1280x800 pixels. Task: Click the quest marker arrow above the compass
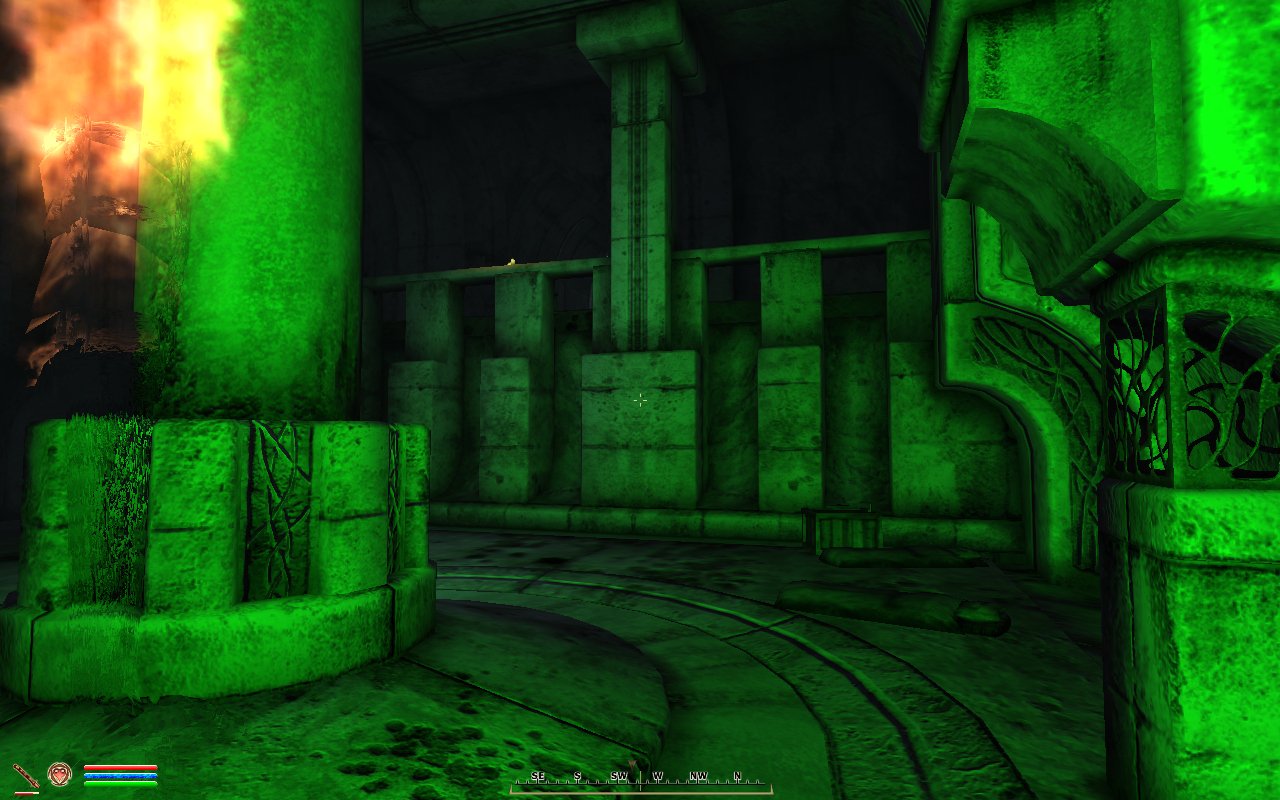[632, 762]
